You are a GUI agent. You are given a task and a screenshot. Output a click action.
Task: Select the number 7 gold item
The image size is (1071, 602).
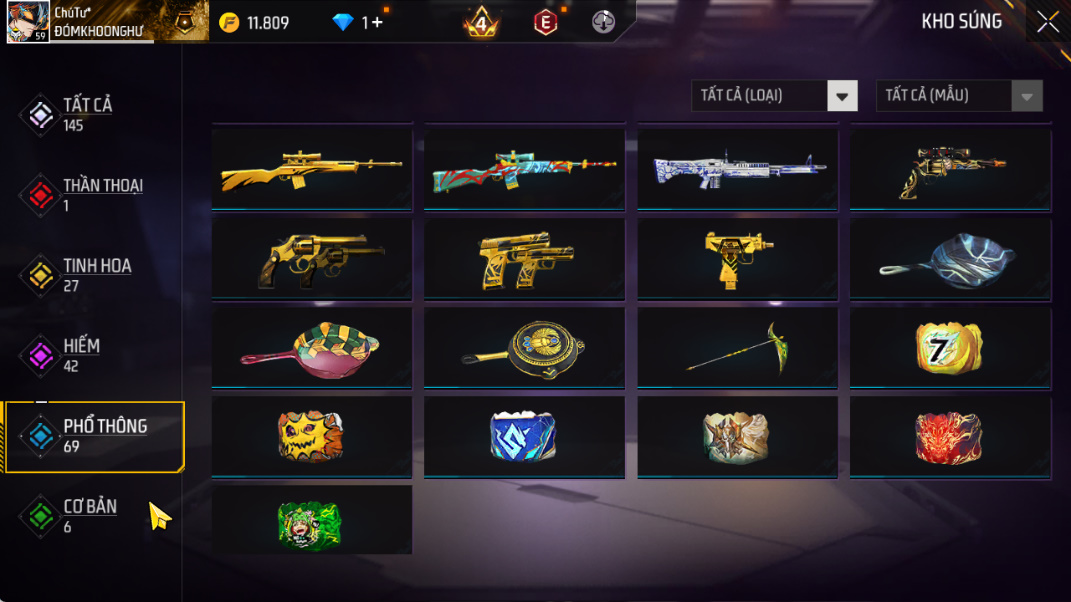(950, 347)
